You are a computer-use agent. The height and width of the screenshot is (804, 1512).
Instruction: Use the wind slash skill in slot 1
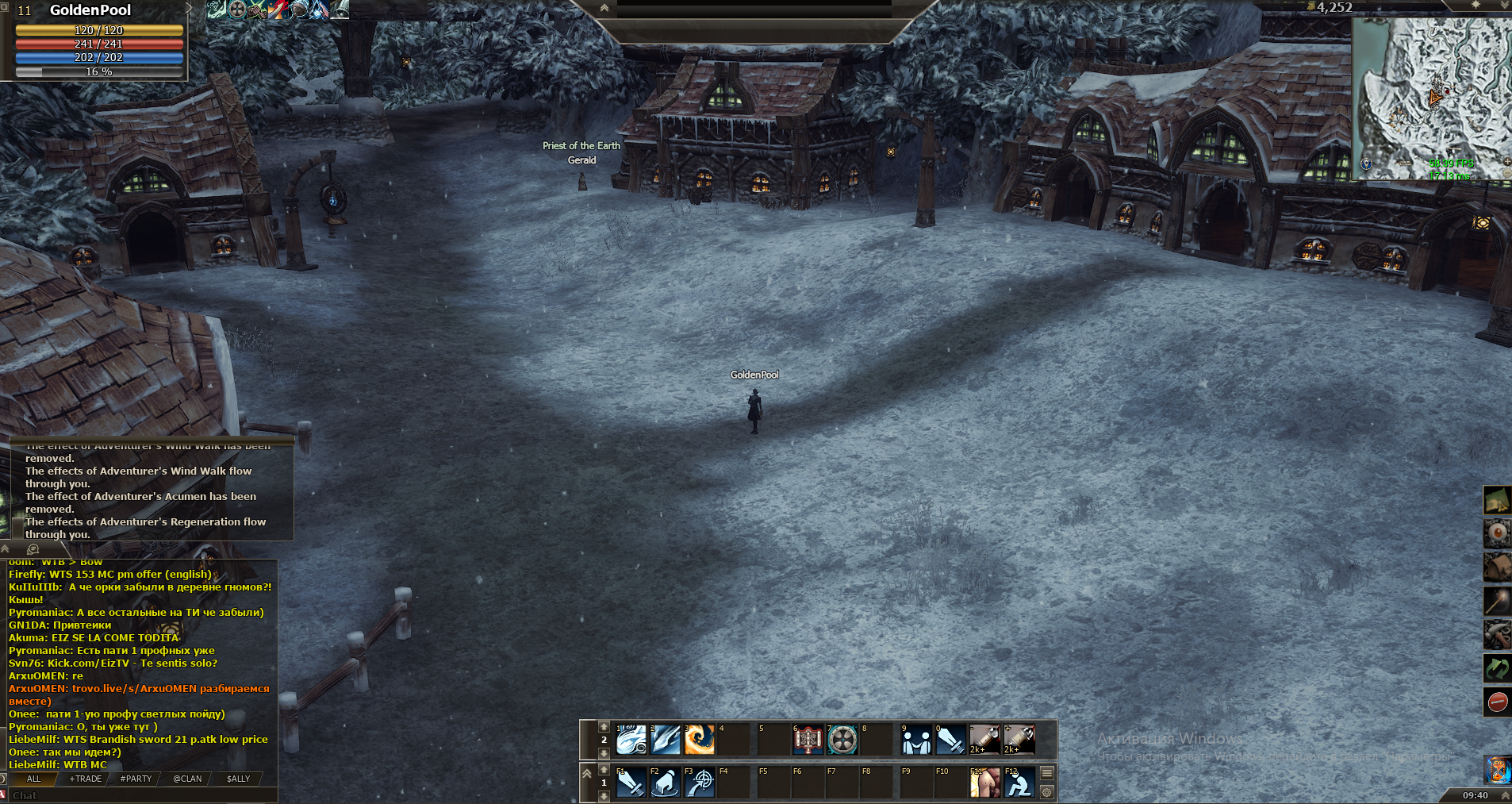[631, 740]
